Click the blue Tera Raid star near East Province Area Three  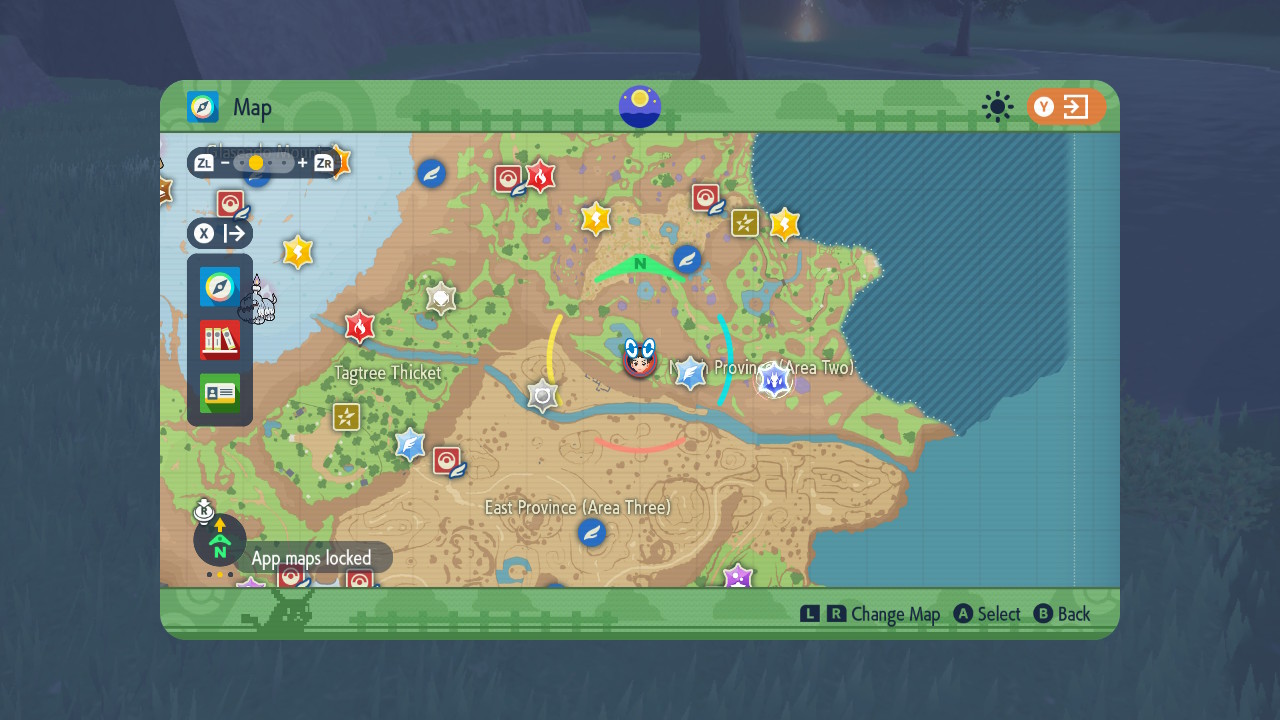410,445
